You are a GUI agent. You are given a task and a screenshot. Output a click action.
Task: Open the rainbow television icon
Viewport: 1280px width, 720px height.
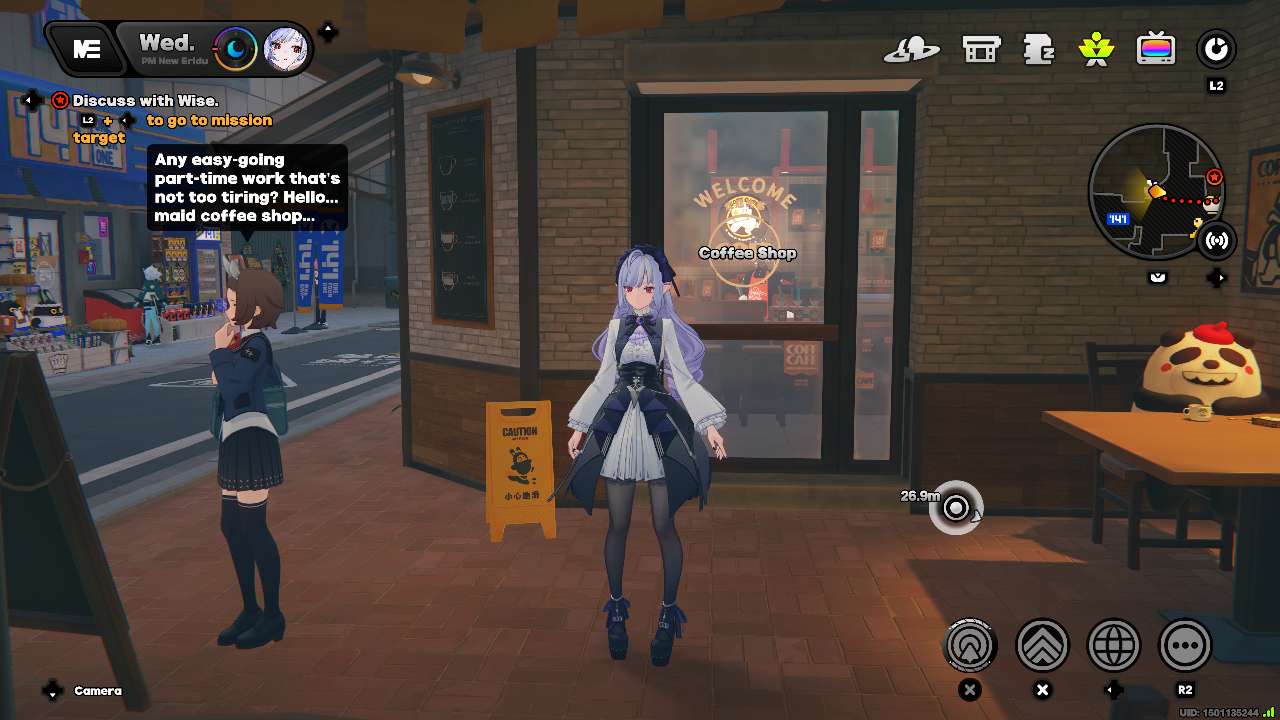(x=1156, y=49)
